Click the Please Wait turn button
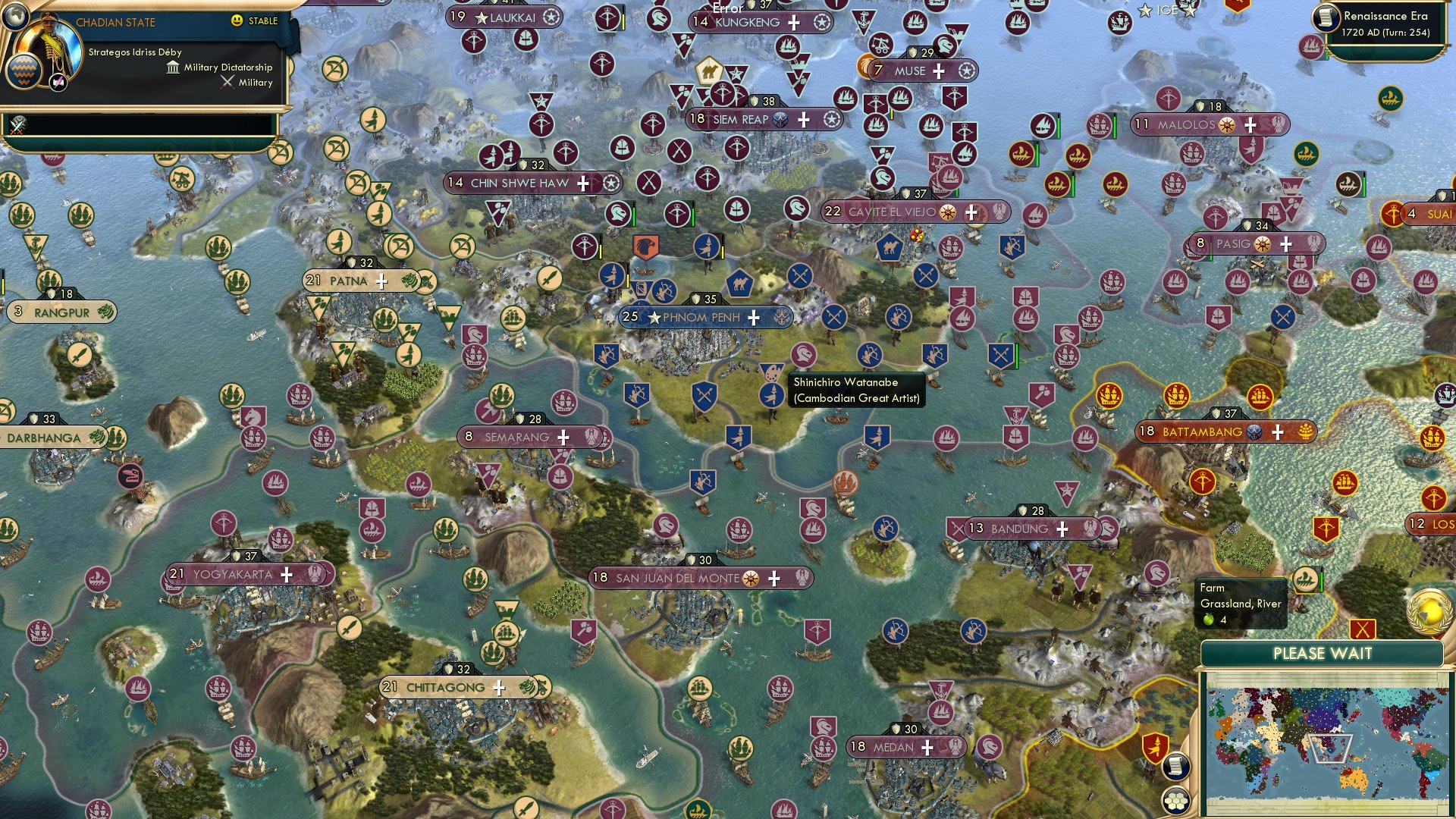The image size is (1456, 819). tap(1322, 654)
